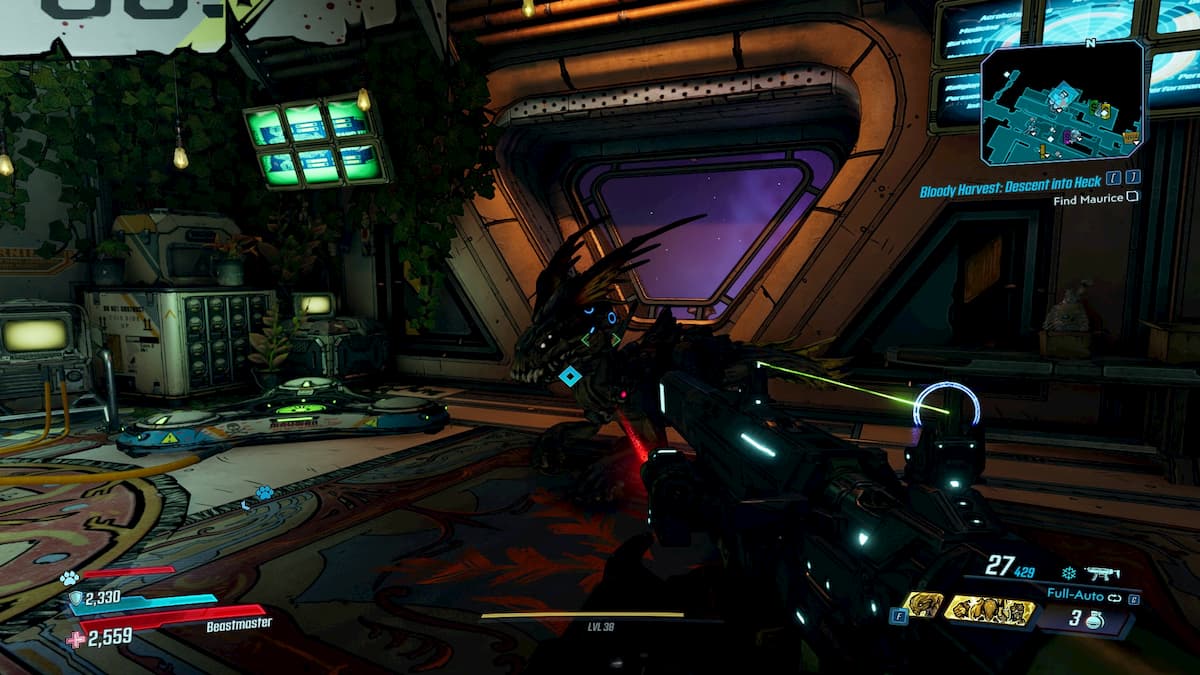
Task: Open the minimap in the corner
Action: pos(1062,103)
